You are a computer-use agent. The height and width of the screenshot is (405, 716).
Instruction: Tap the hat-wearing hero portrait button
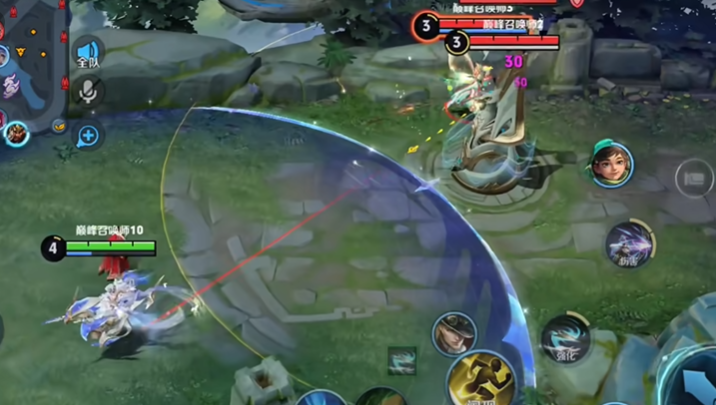454,334
